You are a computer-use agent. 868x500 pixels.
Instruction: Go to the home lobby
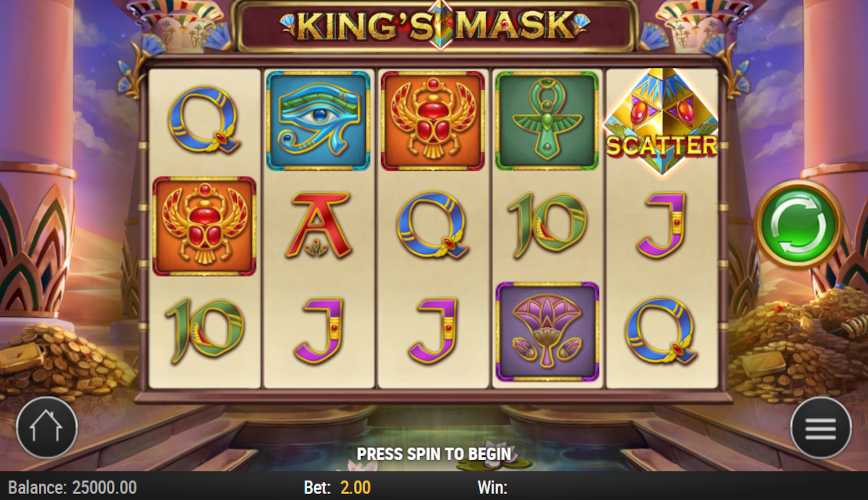click(47, 428)
